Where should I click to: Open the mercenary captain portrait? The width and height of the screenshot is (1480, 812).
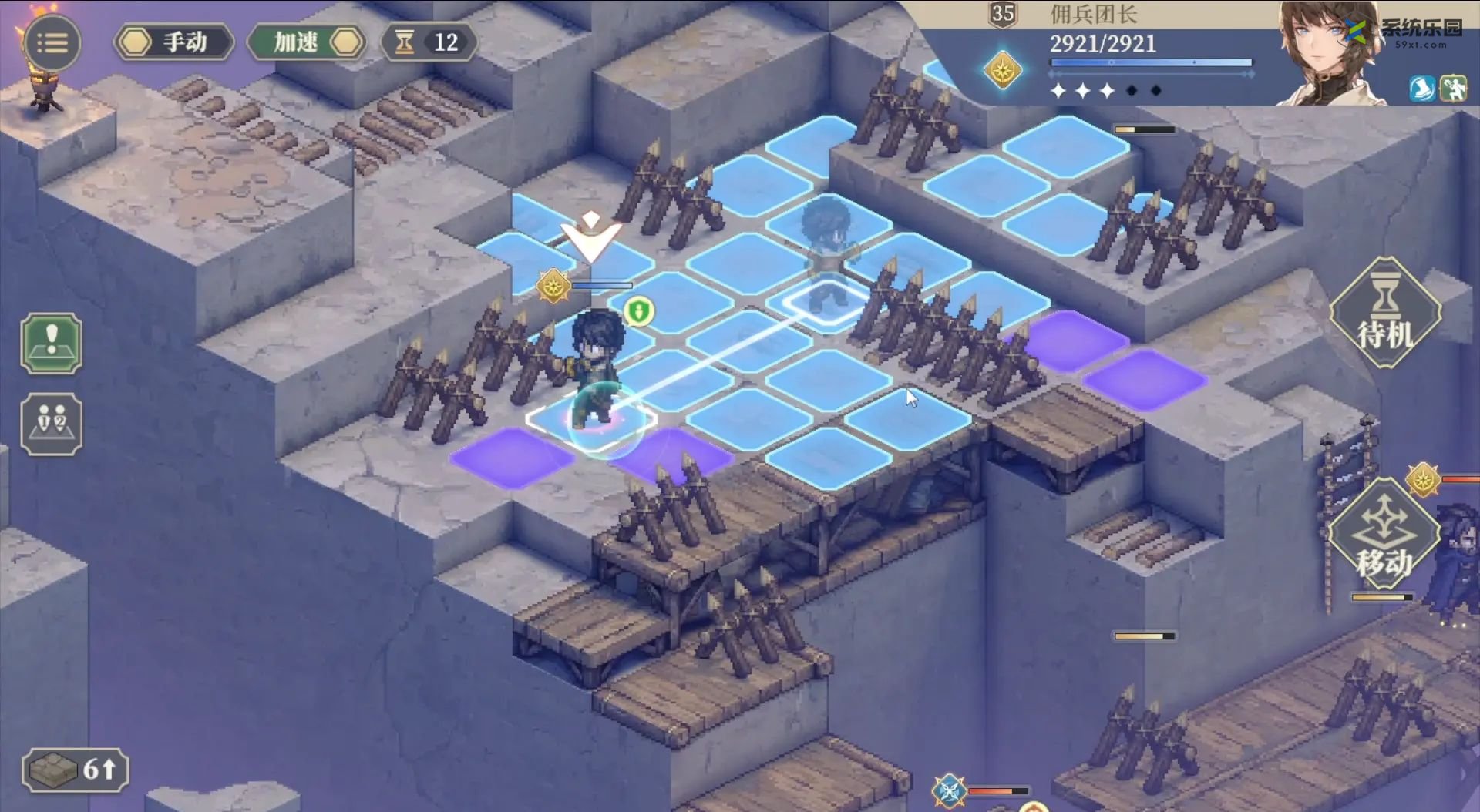tap(1326, 54)
